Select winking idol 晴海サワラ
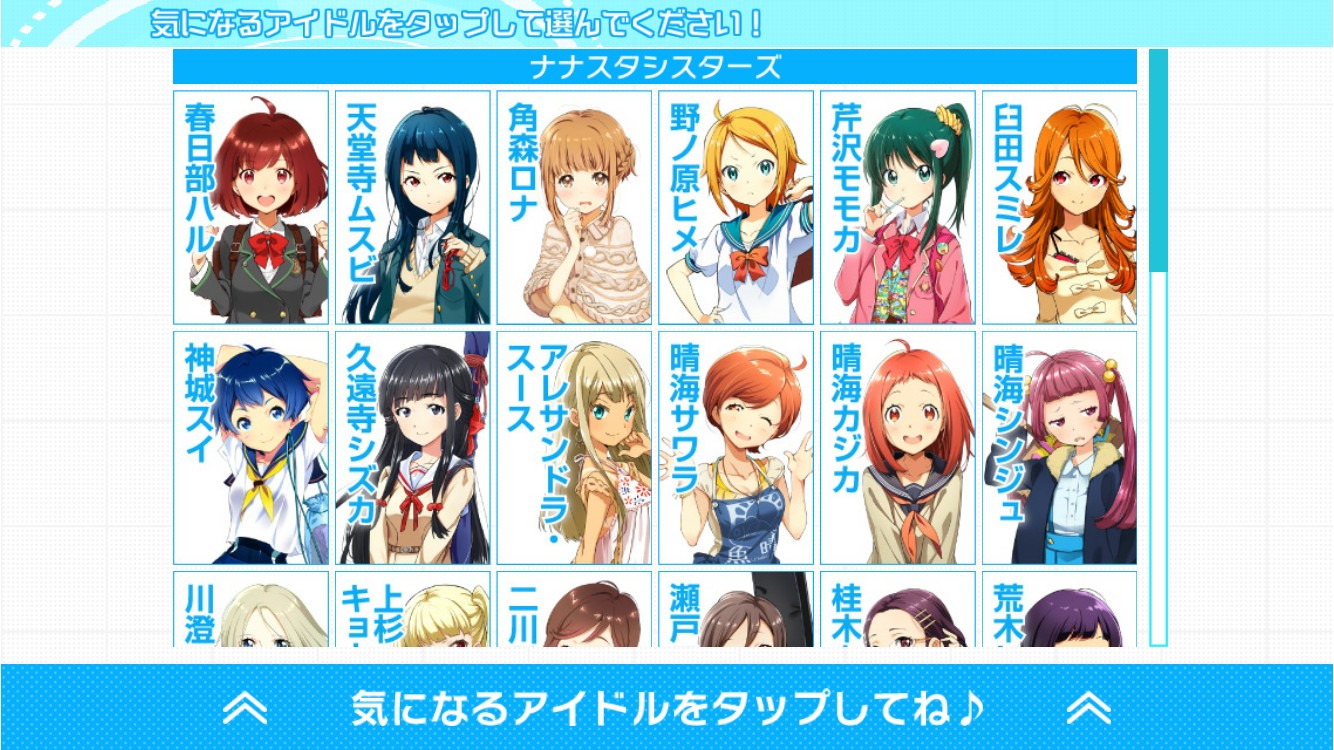Viewport: 1334px width, 750px height. pos(737,448)
